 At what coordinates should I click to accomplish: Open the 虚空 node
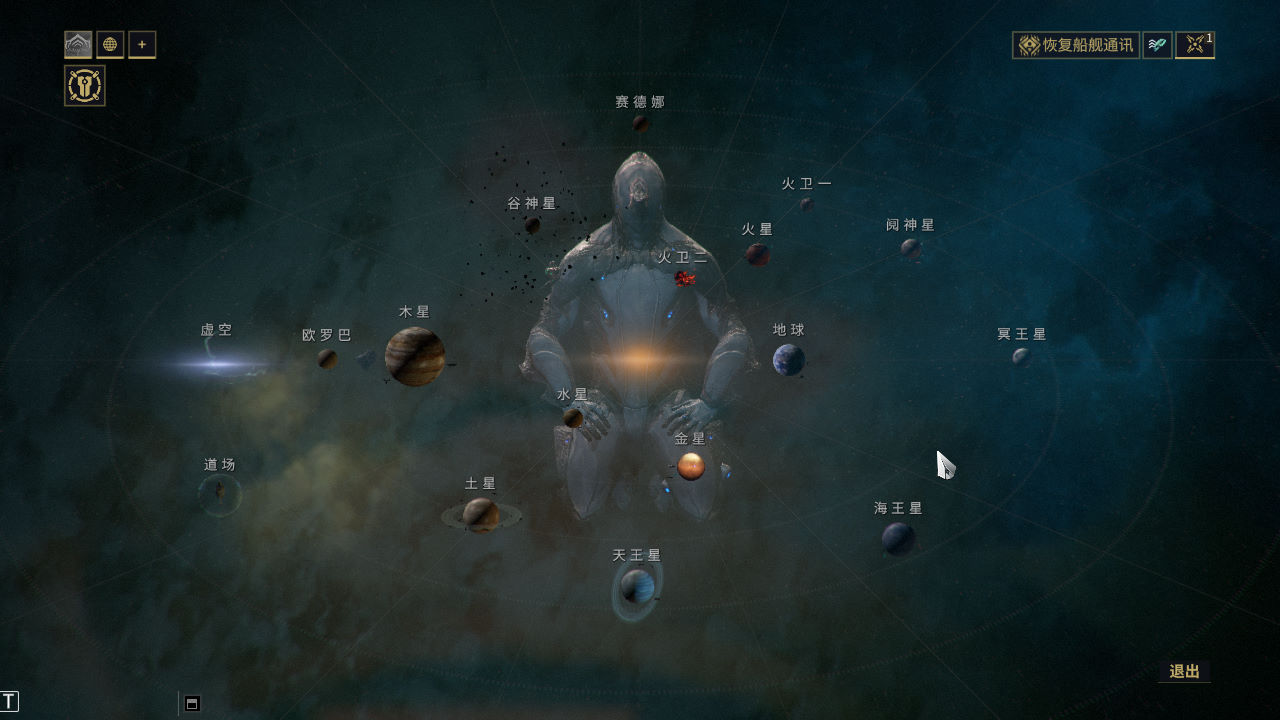217,364
